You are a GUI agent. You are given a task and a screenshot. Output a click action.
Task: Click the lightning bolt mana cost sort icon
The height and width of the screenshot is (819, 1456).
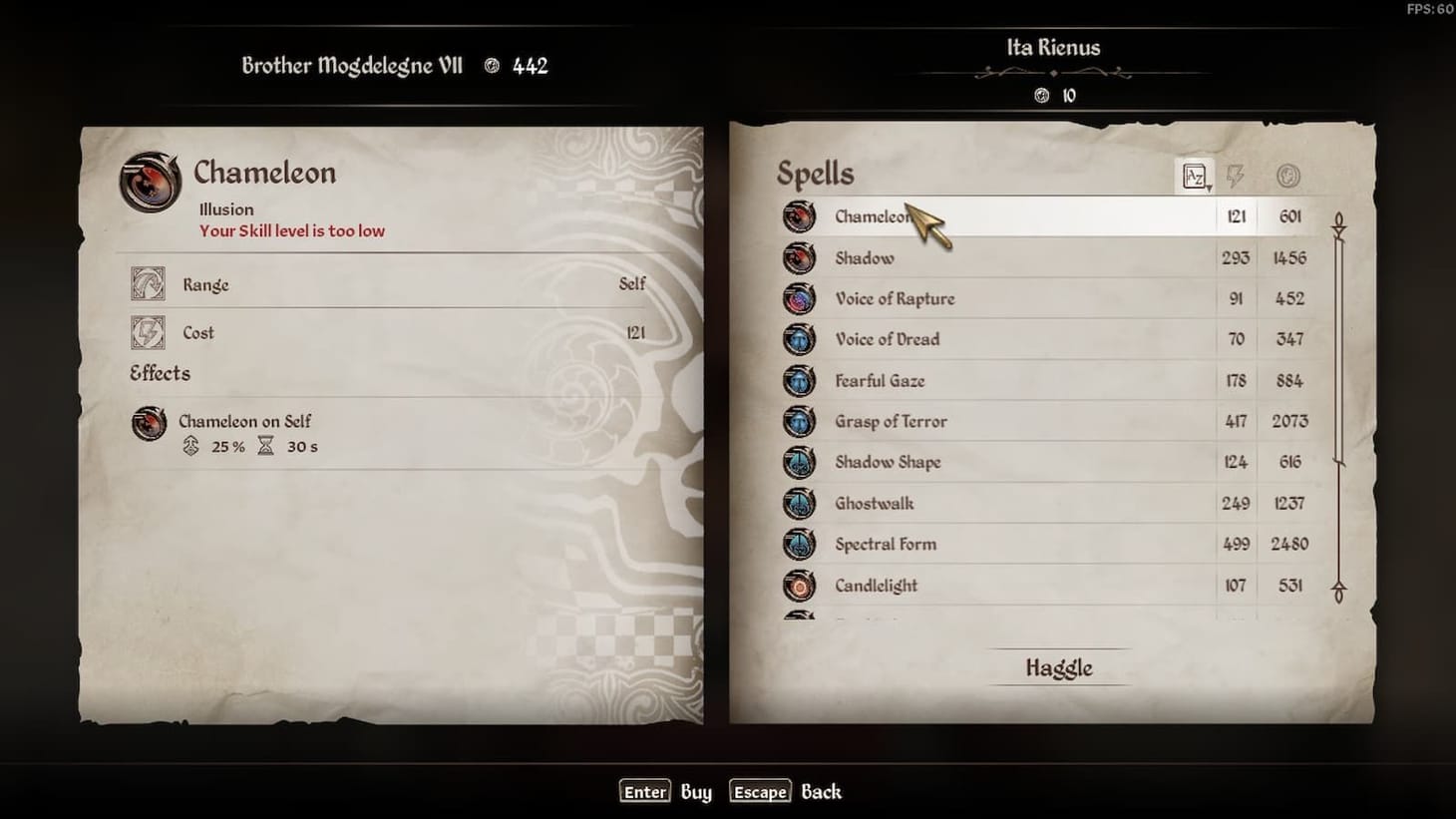coord(1237,175)
